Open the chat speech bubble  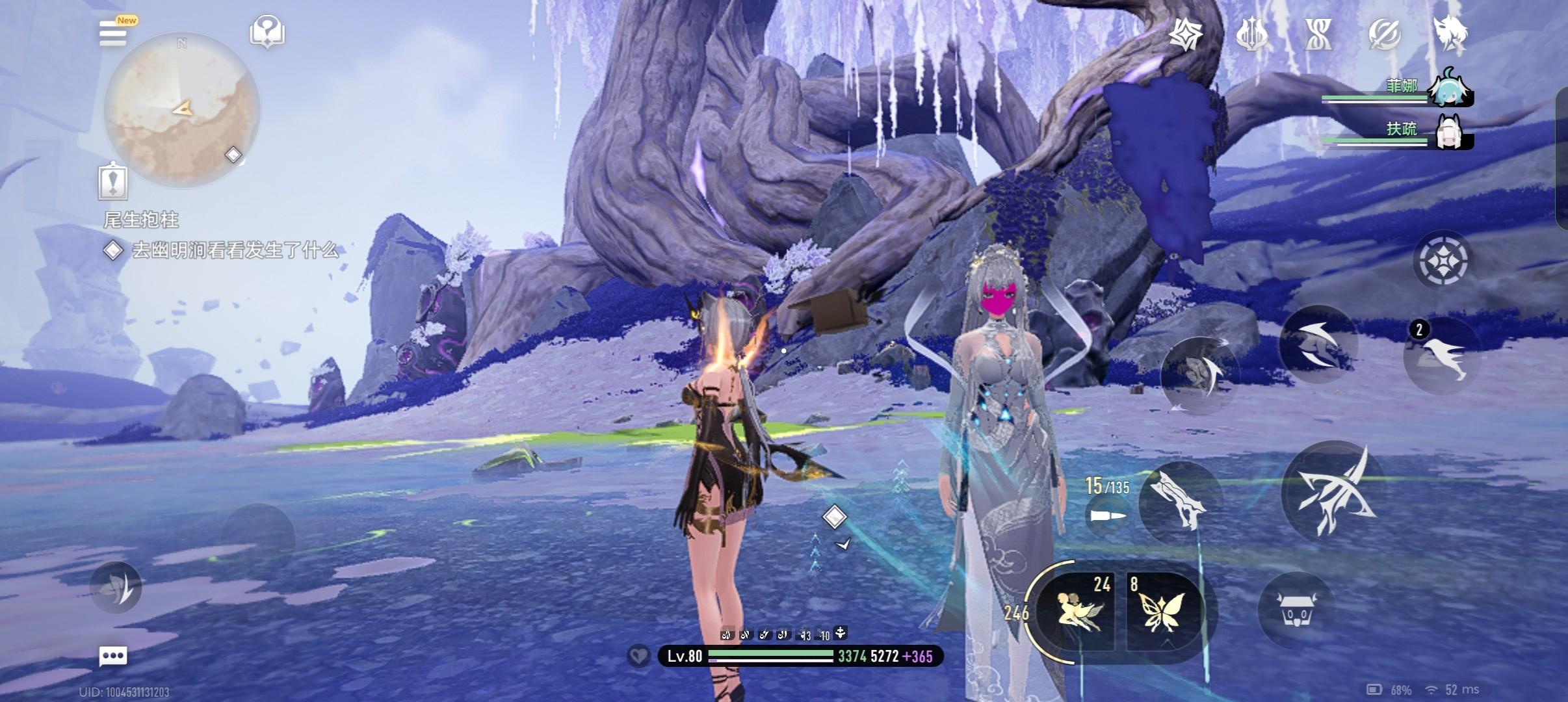(112, 656)
